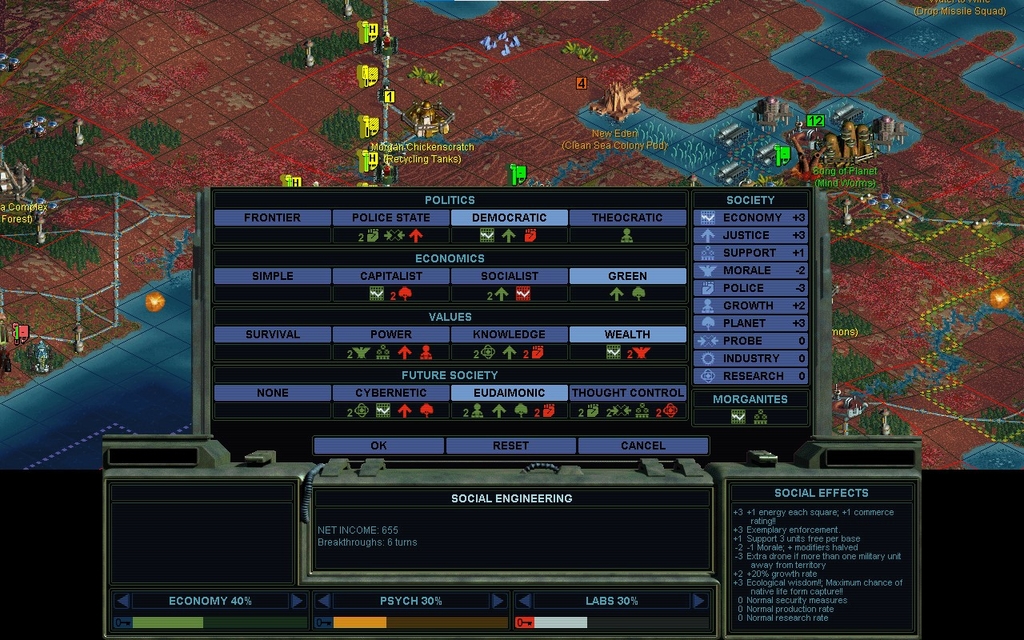
Task: Set values to Survival
Action: [x=272, y=335]
